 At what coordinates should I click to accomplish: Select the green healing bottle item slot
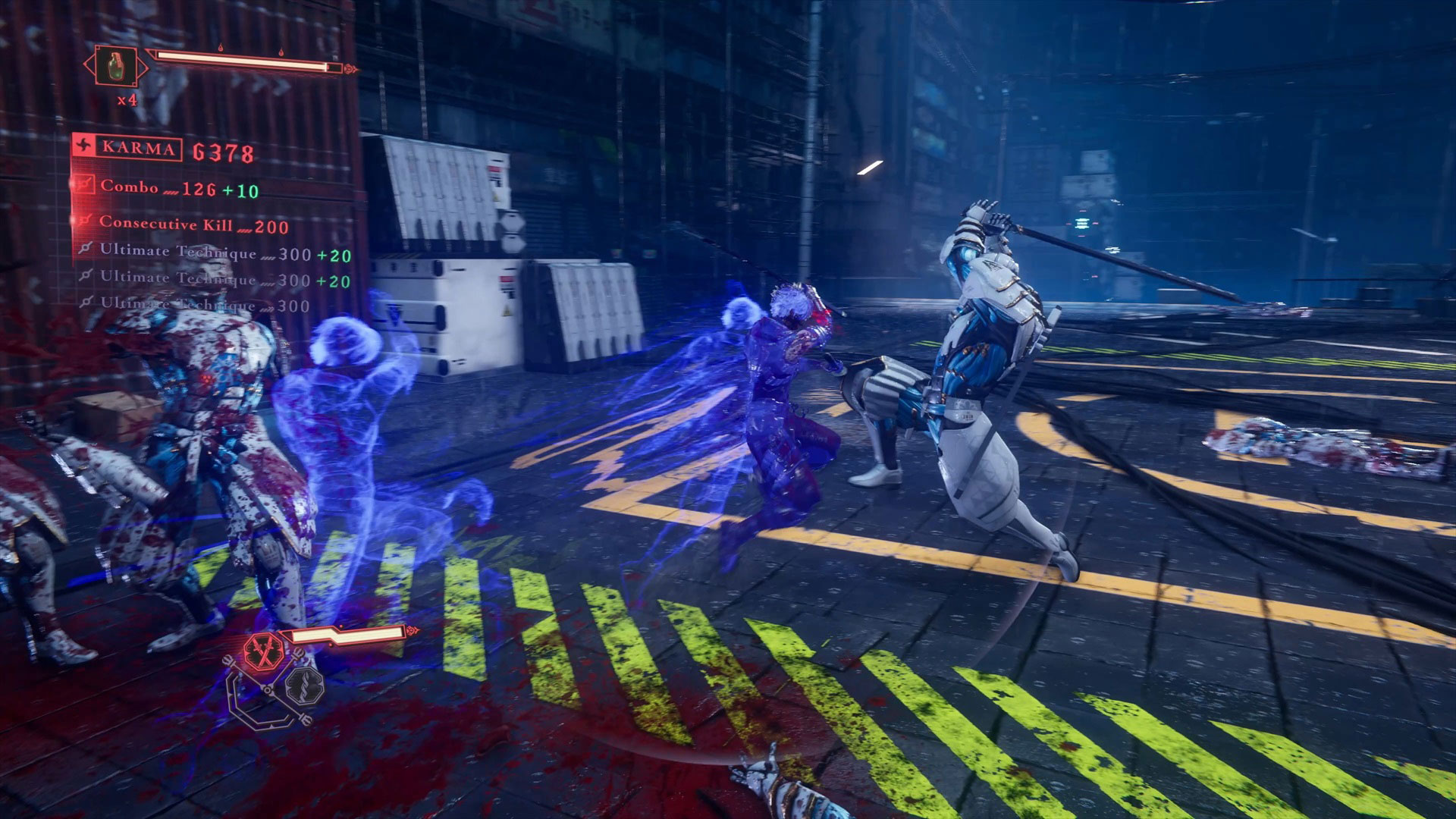[x=116, y=65]
